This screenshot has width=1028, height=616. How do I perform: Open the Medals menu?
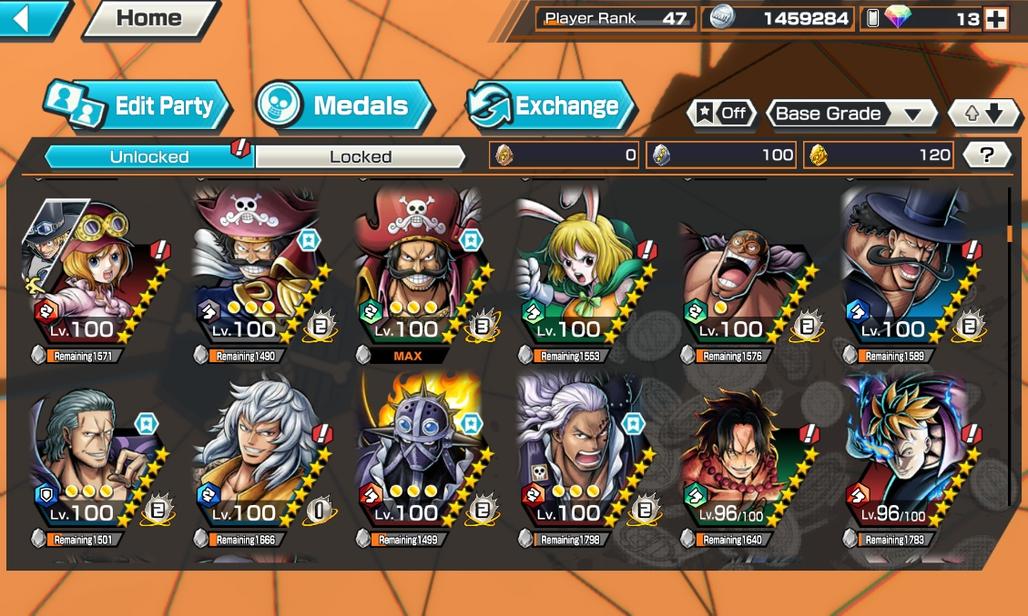coord(344,106)
